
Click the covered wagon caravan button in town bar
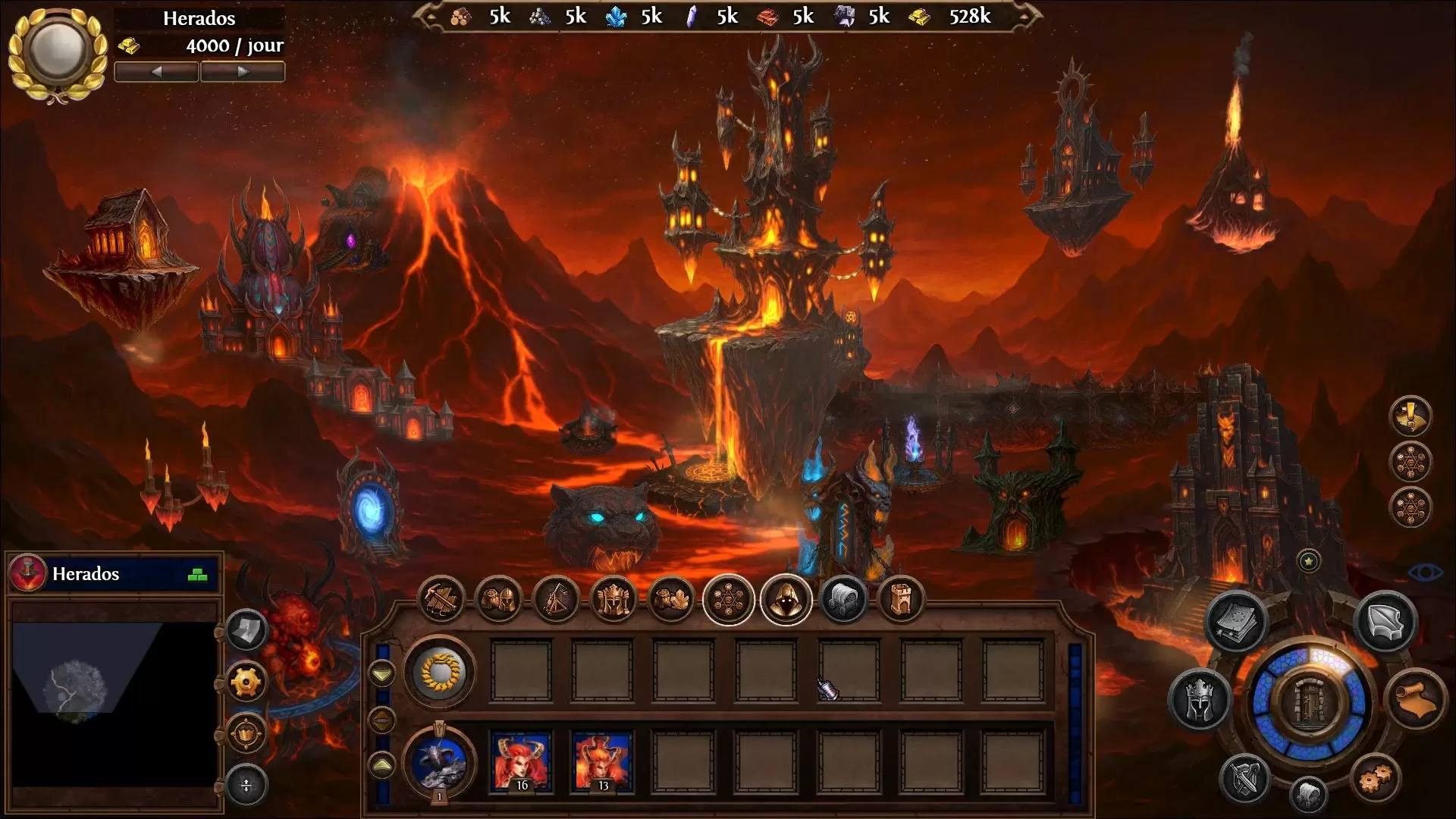coord(843,600)
